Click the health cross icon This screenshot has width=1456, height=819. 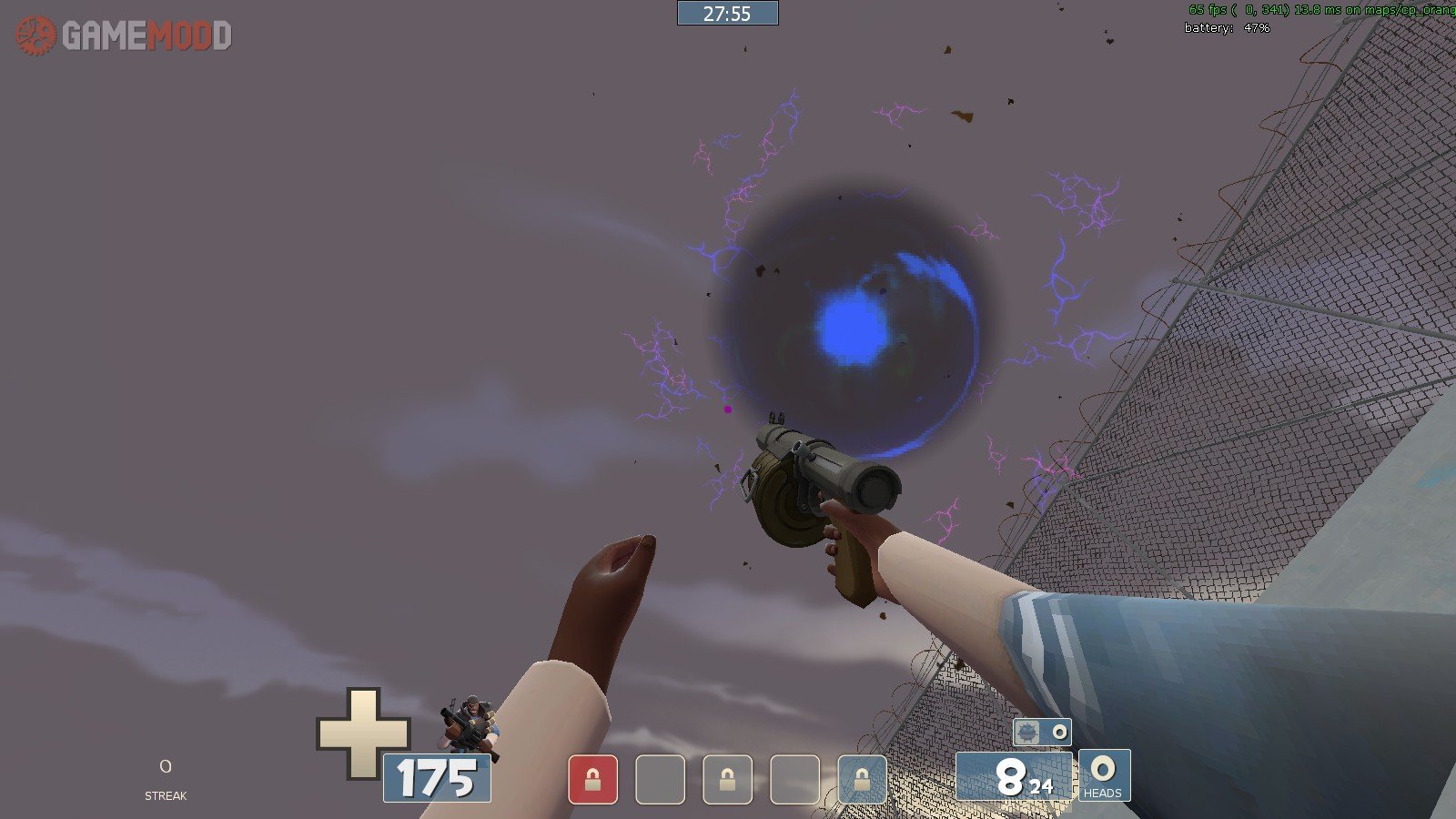pyautogui.click(x=363, y=733)
